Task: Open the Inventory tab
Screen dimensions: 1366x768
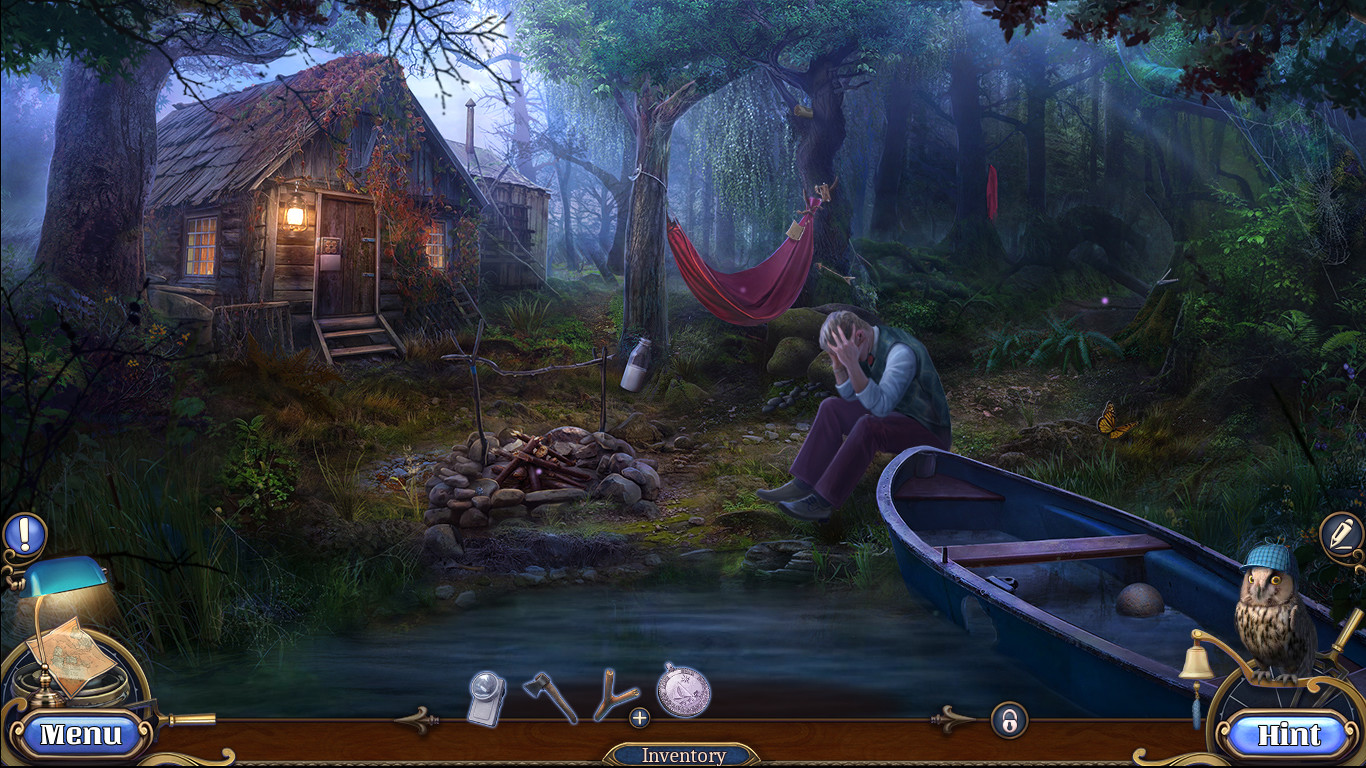Action: coord(683,755)
